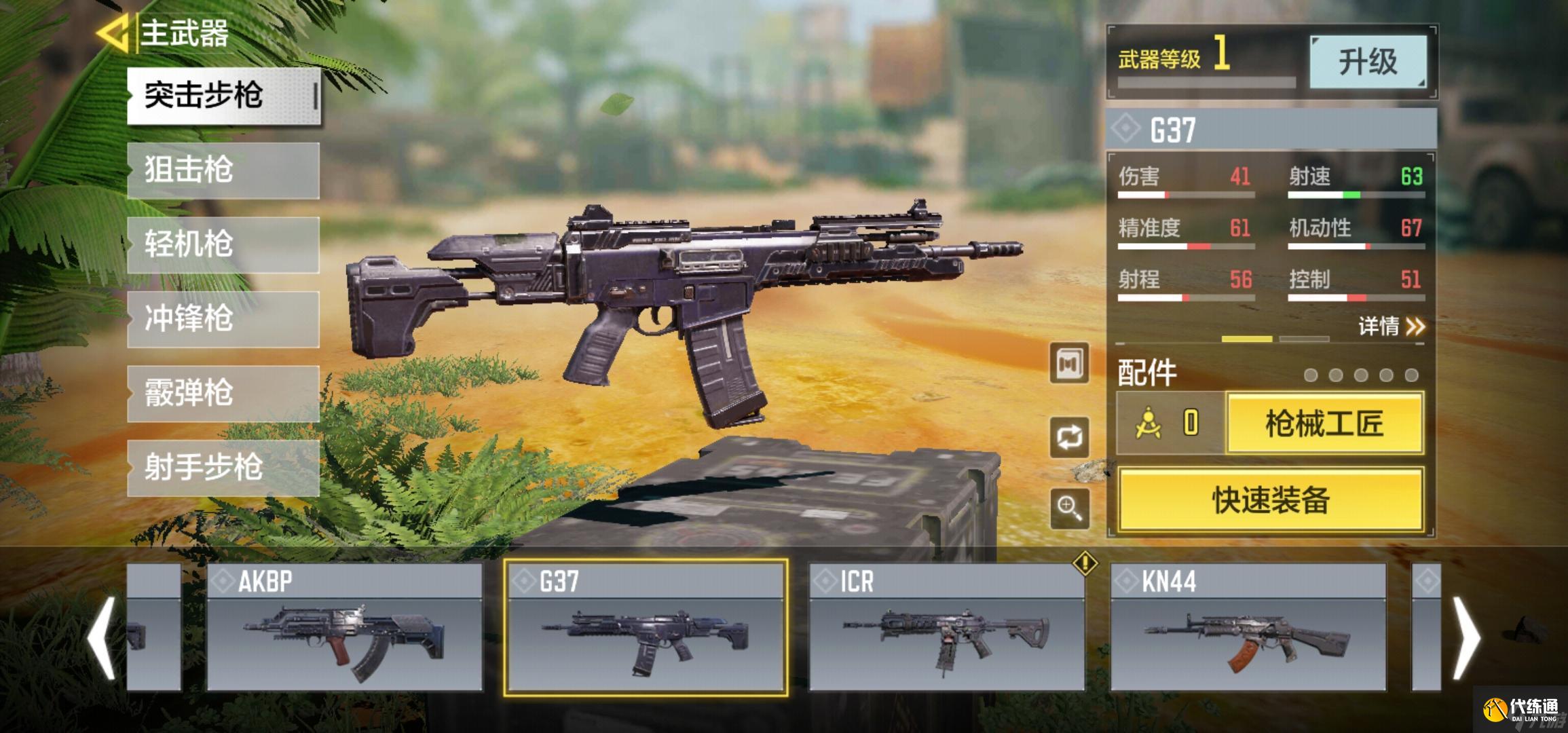Viewport: 1568px width, 733px height.
Task: Open the 枪械工匠 gunsmith
Action: pyautogui.click(x=1324, y=424)
